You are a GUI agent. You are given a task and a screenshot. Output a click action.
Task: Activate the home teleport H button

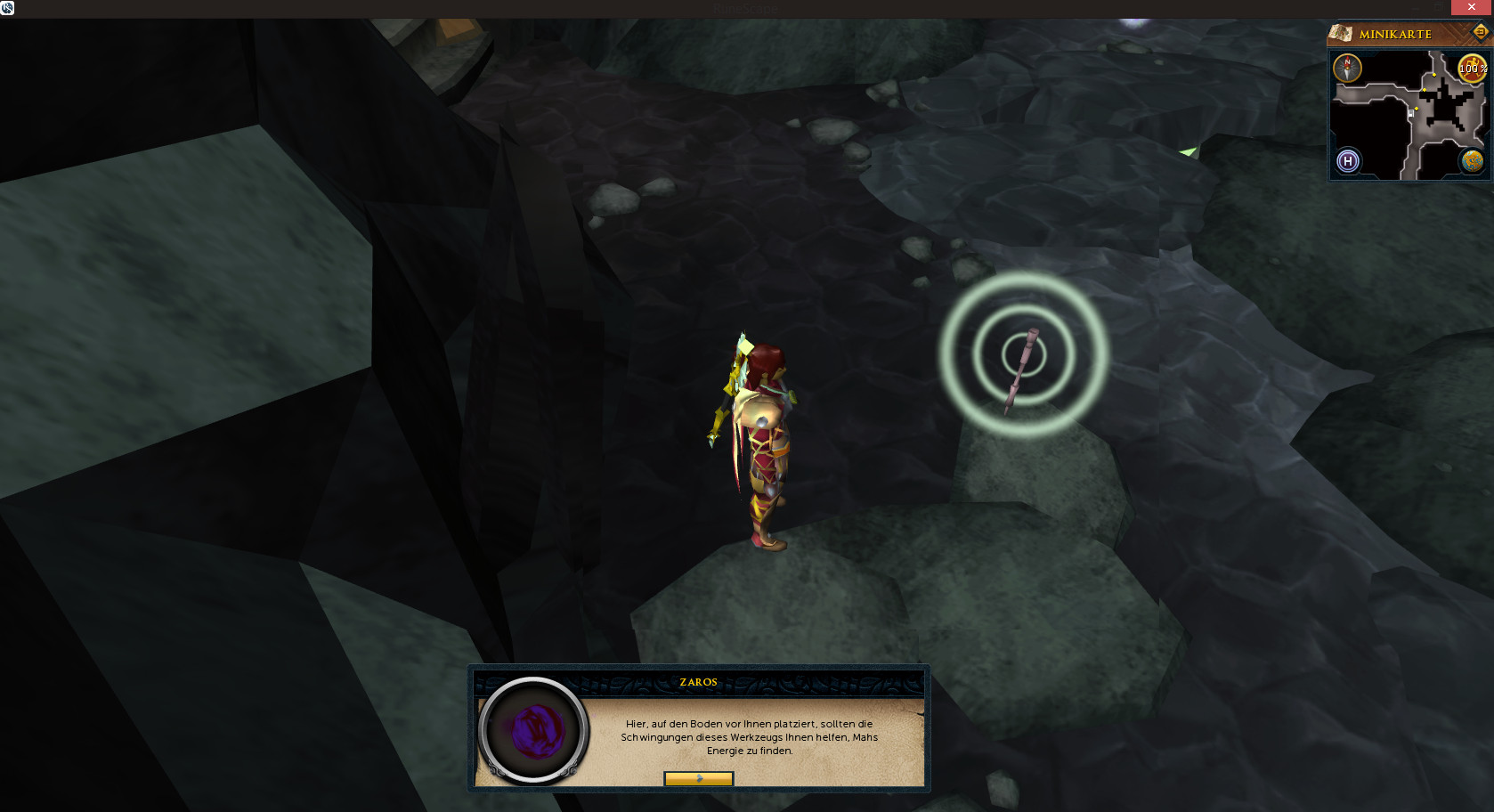point(1348,161)
